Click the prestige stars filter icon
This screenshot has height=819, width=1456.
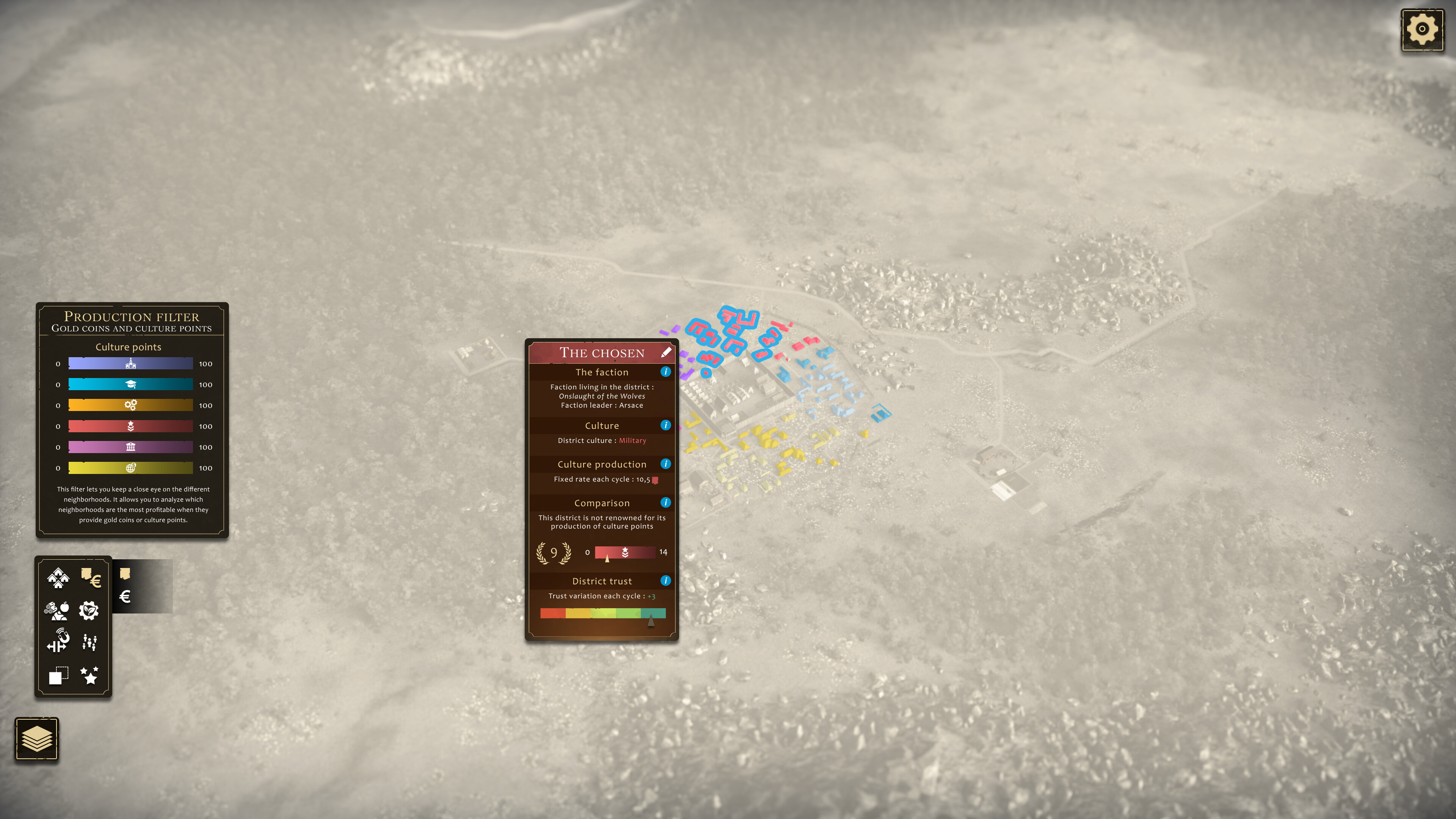[89, 674]
